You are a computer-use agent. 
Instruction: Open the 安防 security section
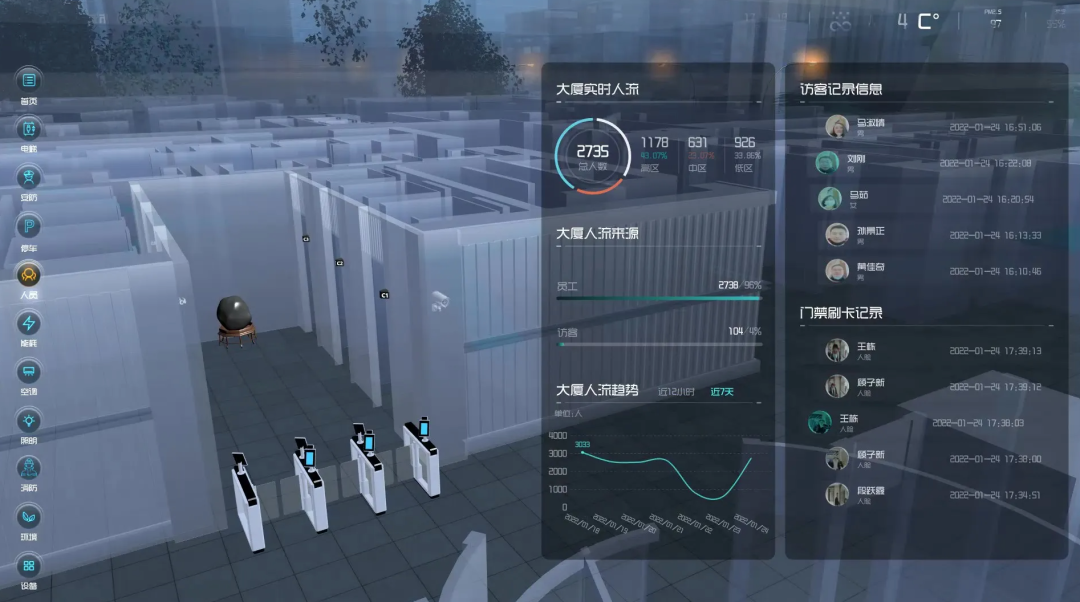pyautogui.click(x=29, y=177)
